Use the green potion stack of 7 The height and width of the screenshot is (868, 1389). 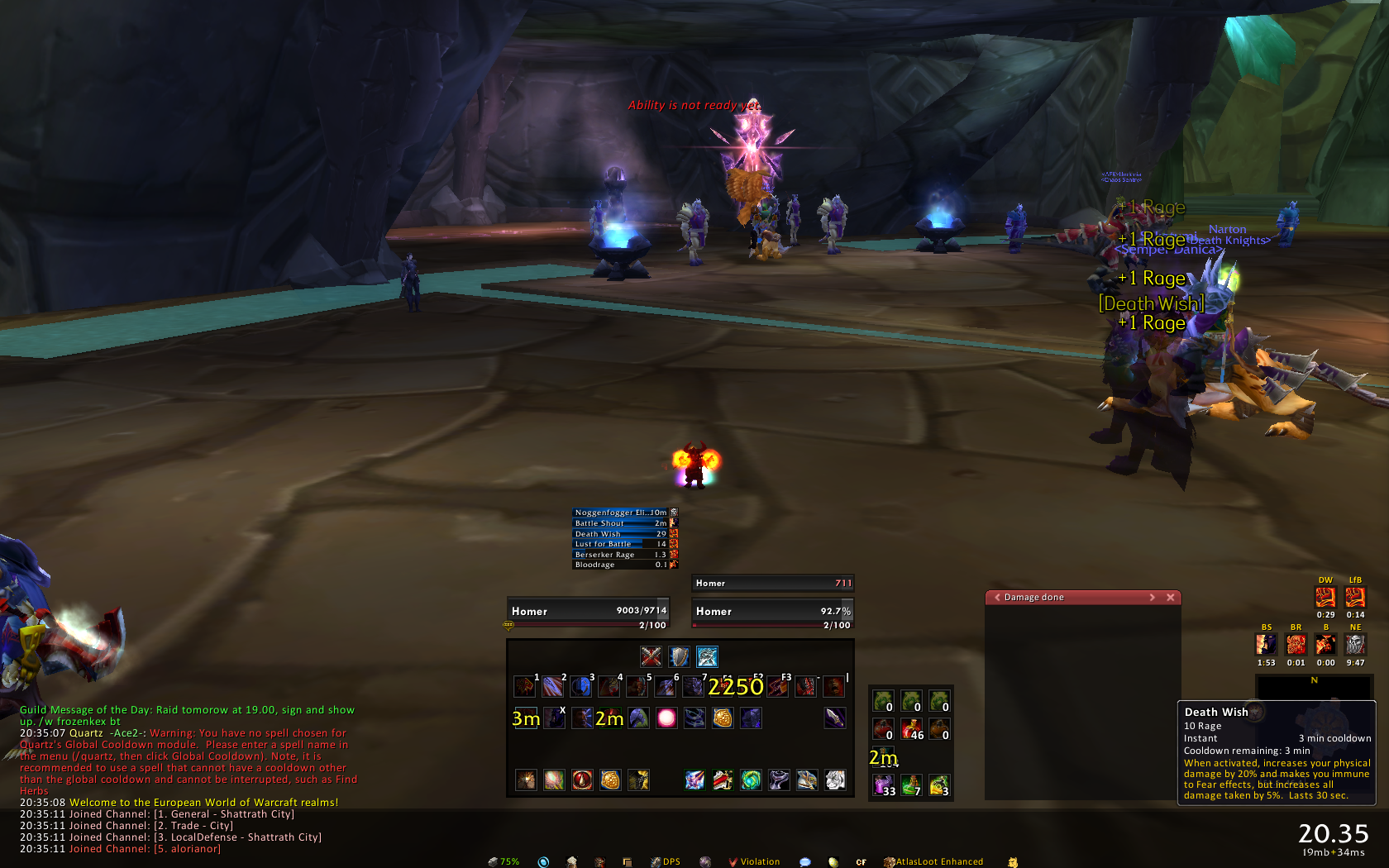tap(911, 785)
